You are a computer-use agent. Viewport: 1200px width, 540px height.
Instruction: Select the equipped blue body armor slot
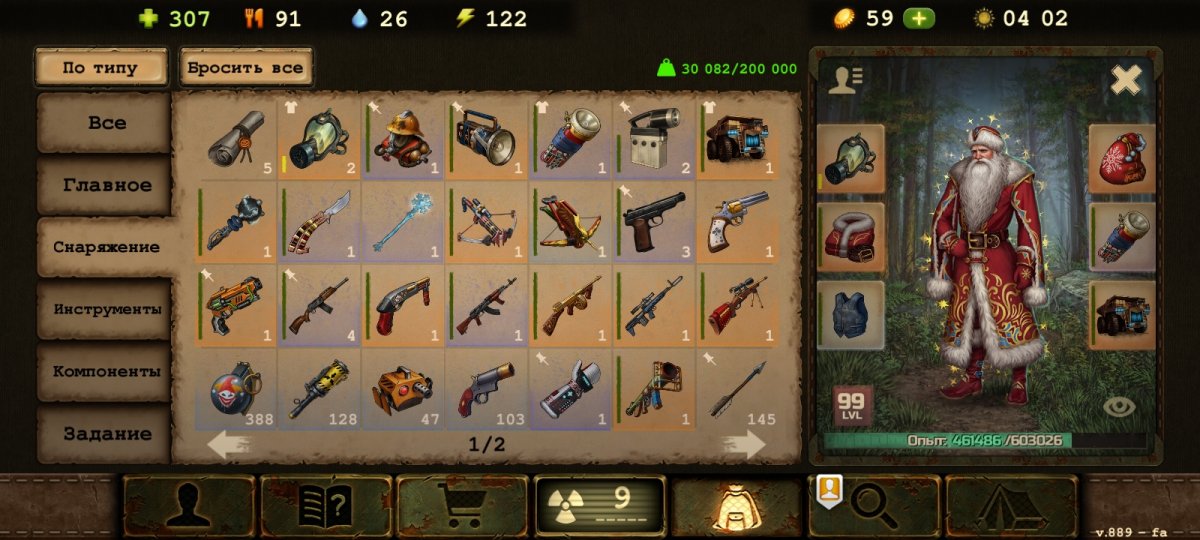point(851,315)
